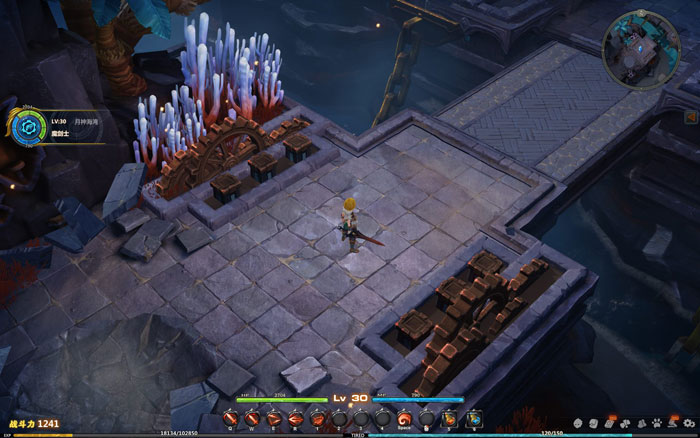
Task: Activate the Q sword skill
Action: tap(231, 419)
